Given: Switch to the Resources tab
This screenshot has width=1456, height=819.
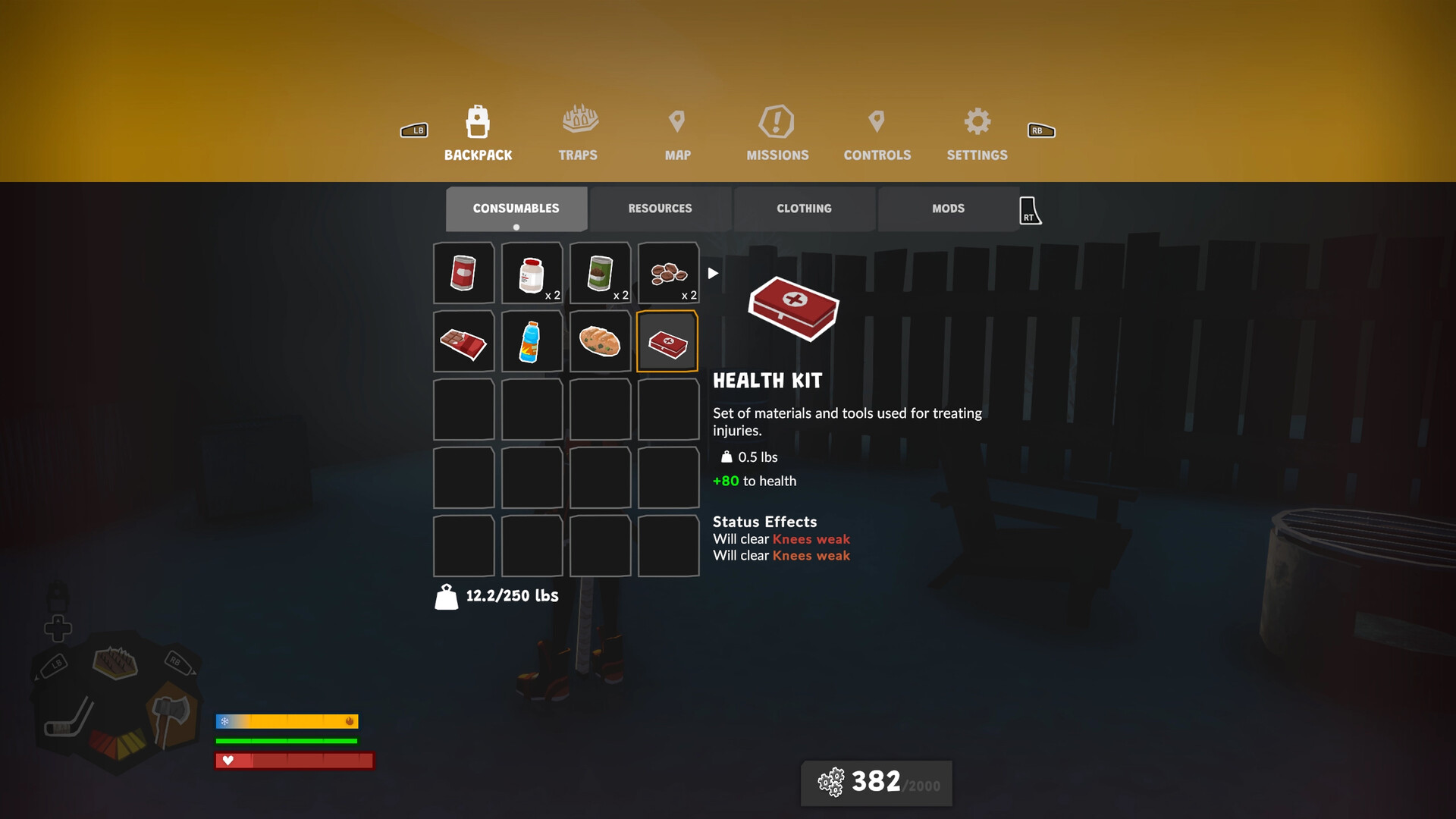Looking at the screenshot, I should click(x=660, y=209).
